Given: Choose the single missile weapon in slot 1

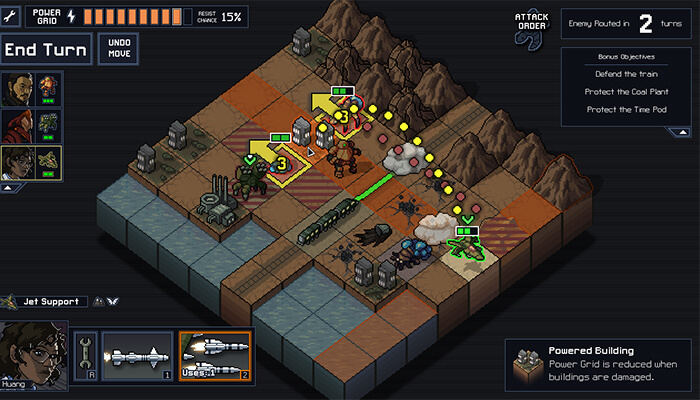Looking at the screenshot, I should pyautogui.click(x=137, y=357).
